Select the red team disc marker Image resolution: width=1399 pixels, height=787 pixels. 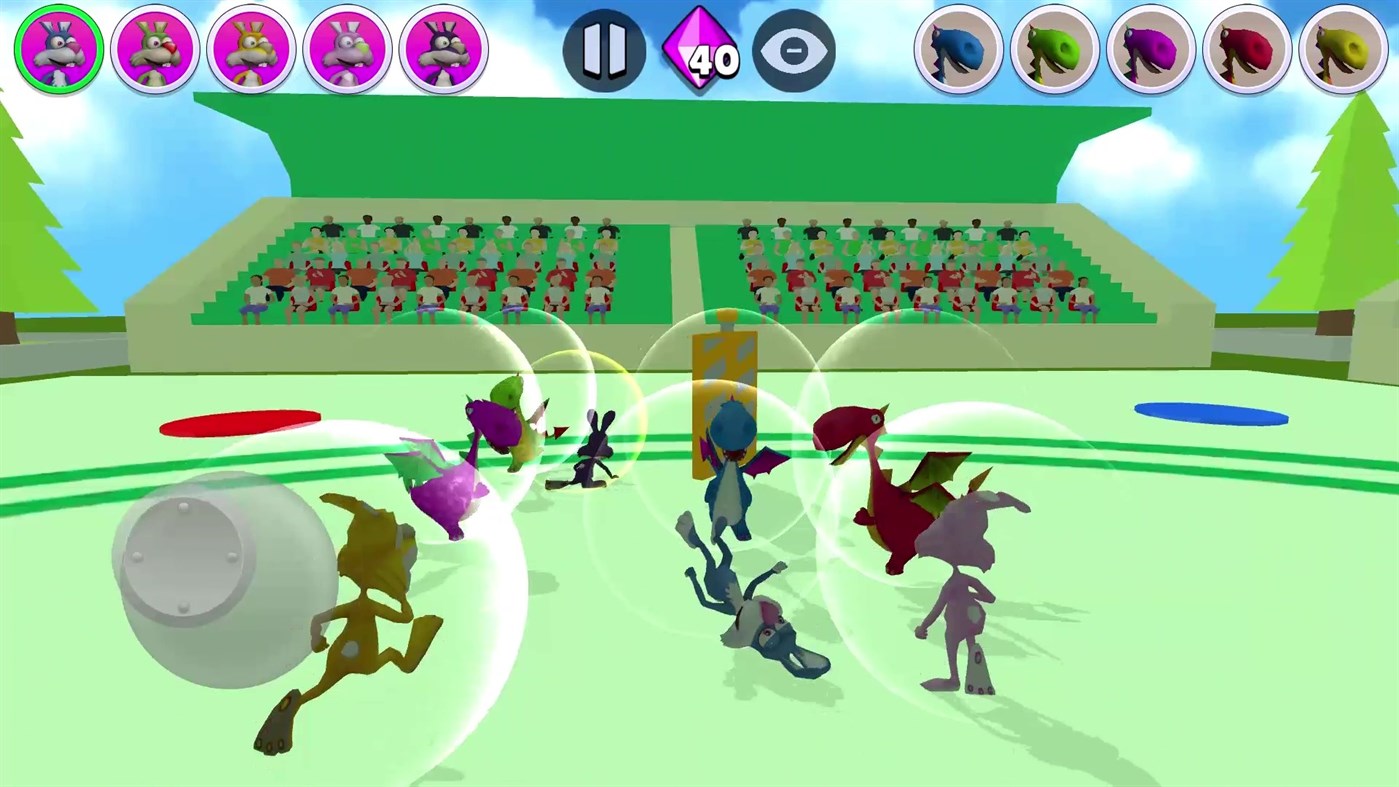click(x=239, y=421)
